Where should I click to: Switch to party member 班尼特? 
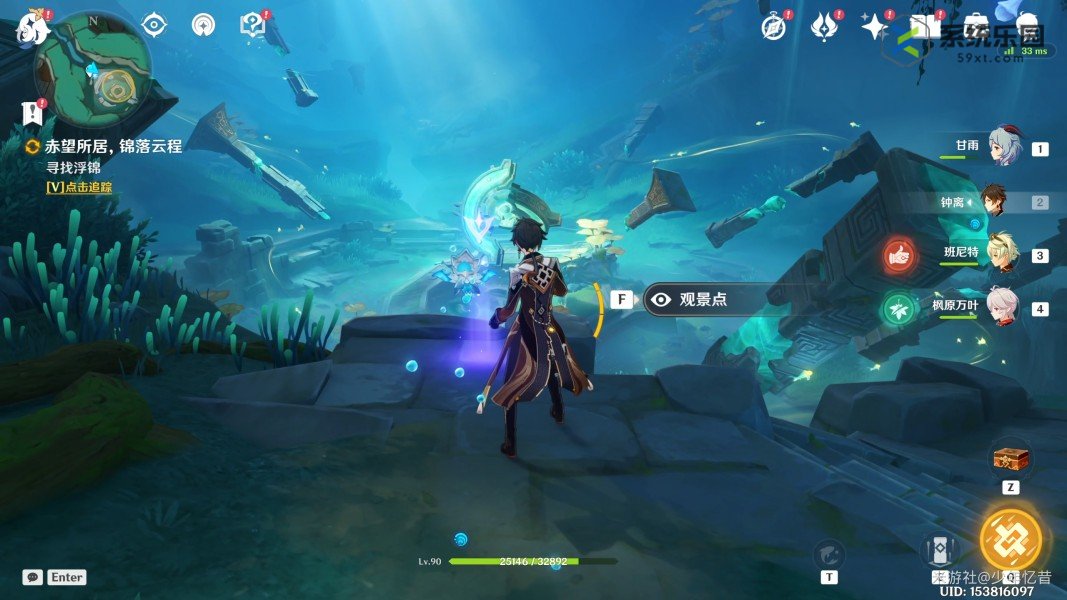coord(1002,254)
